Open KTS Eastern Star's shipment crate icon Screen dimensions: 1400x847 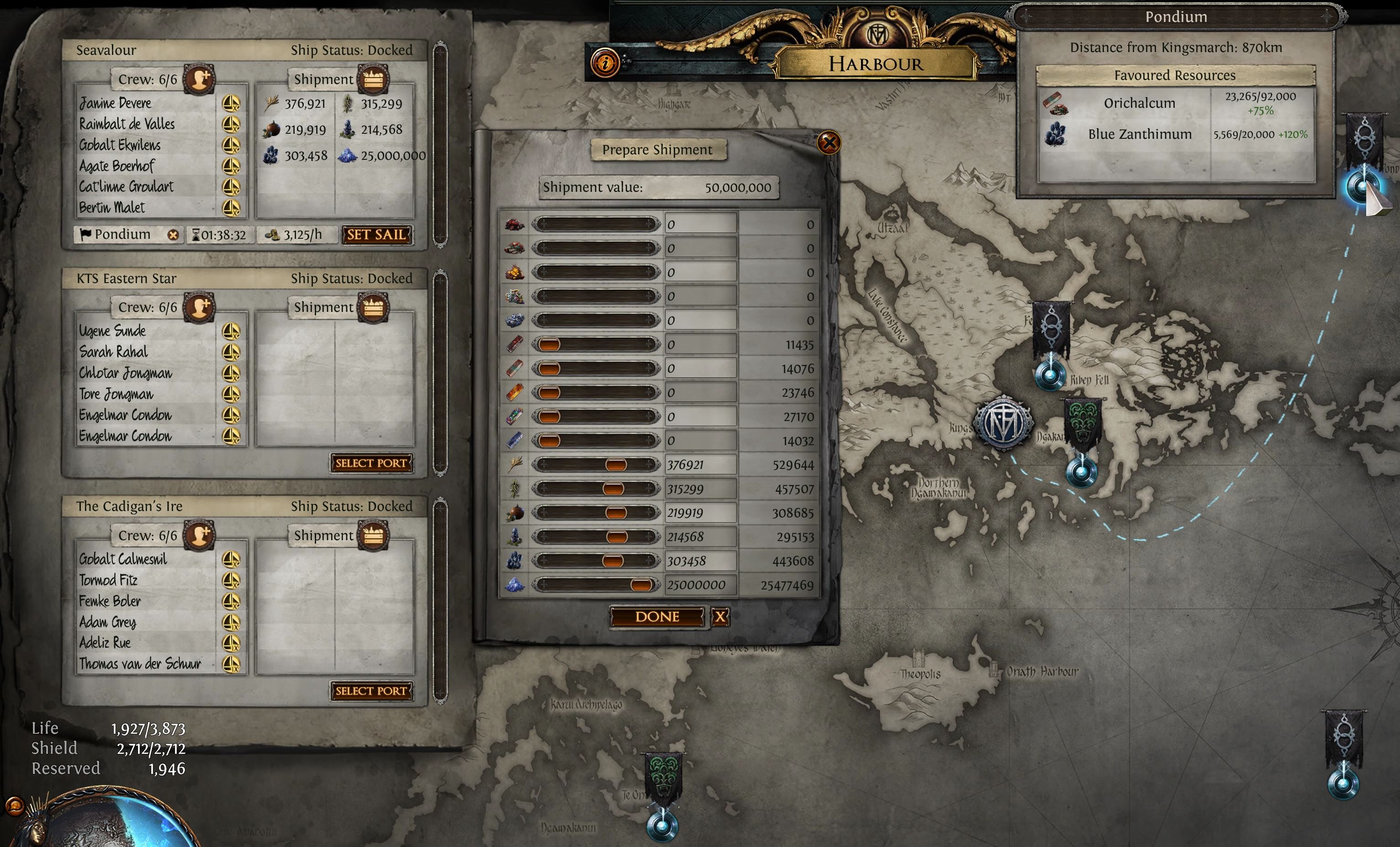373,307
